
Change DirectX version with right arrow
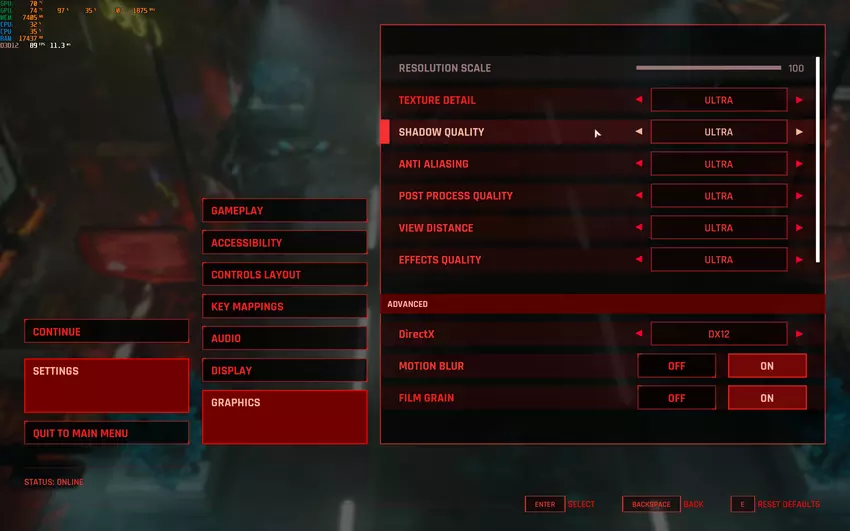799,334
